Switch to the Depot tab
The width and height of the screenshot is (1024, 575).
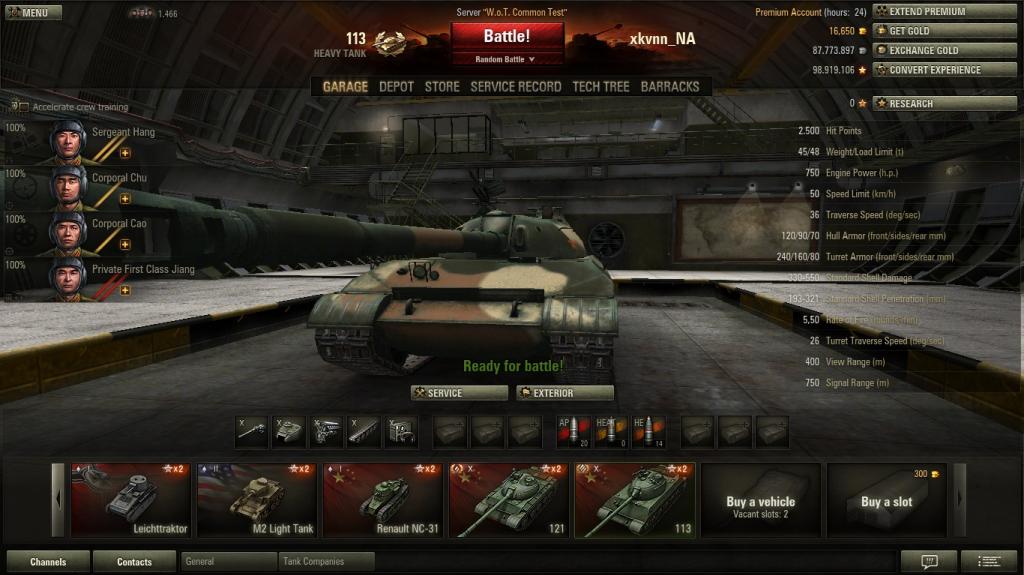click(396, 87)
